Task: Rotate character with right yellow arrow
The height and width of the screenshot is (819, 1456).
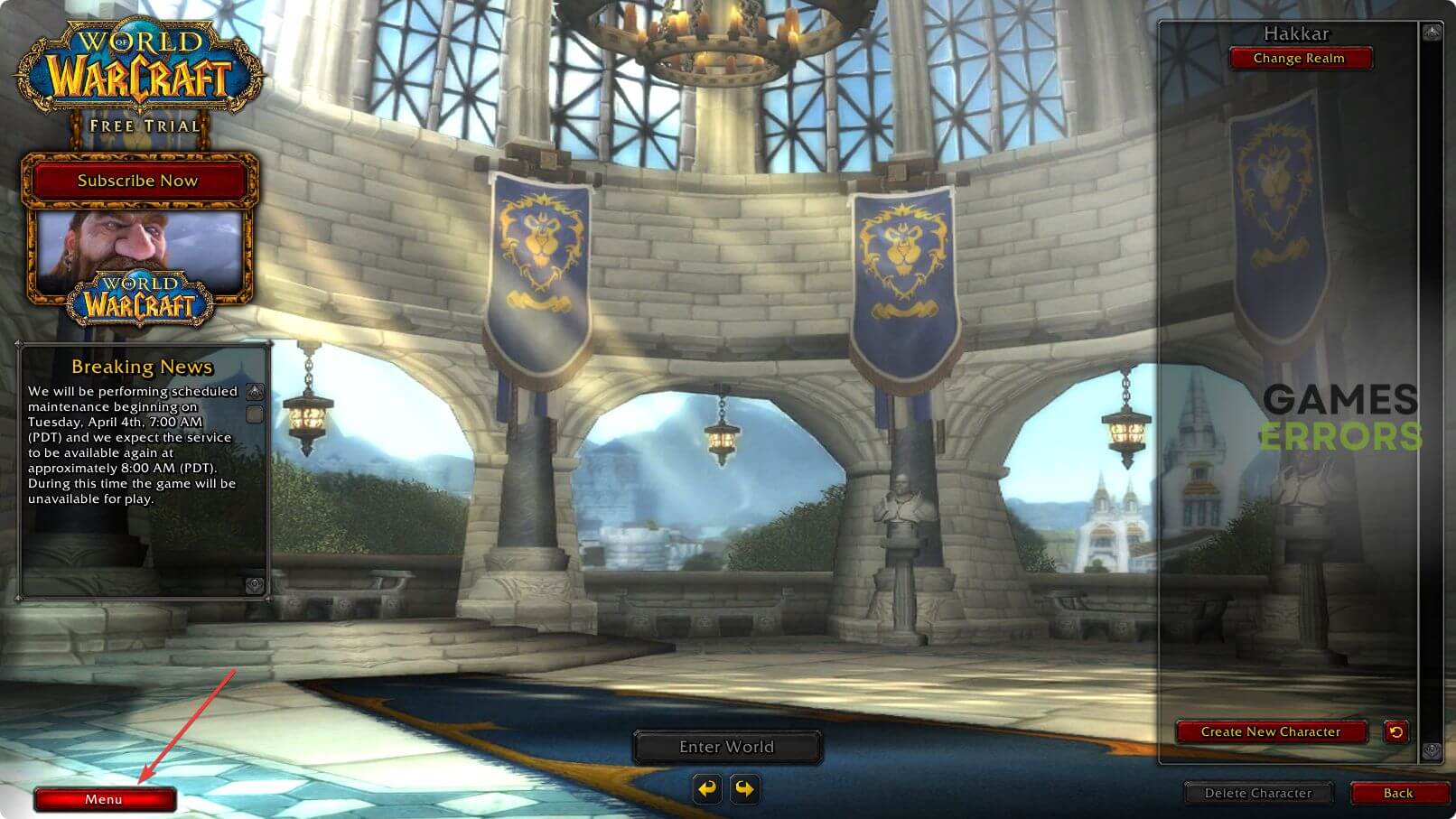Action: click(744, 788)
